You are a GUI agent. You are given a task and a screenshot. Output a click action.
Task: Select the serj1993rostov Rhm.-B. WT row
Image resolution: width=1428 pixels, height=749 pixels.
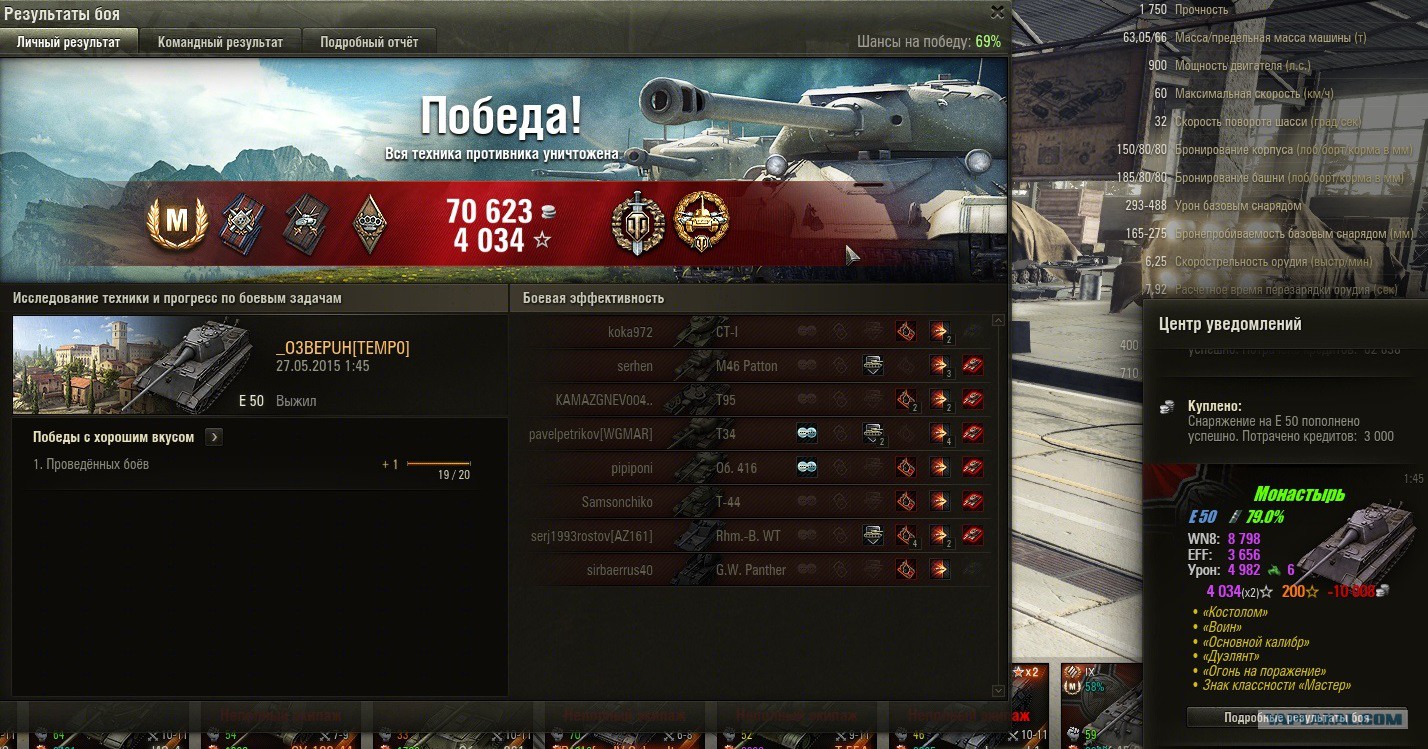(750, 536)
